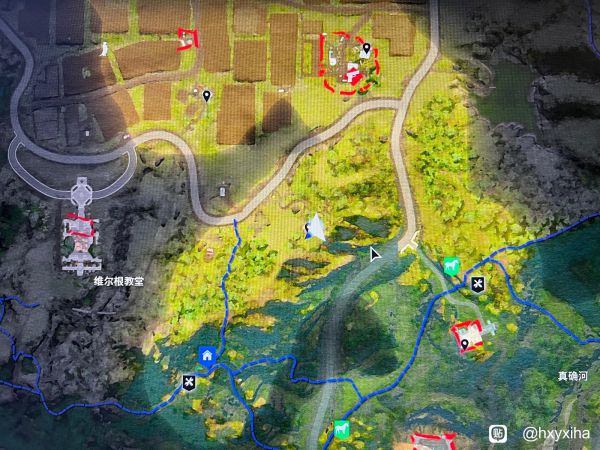Select the location pin among the brown fields

point(206,95)
